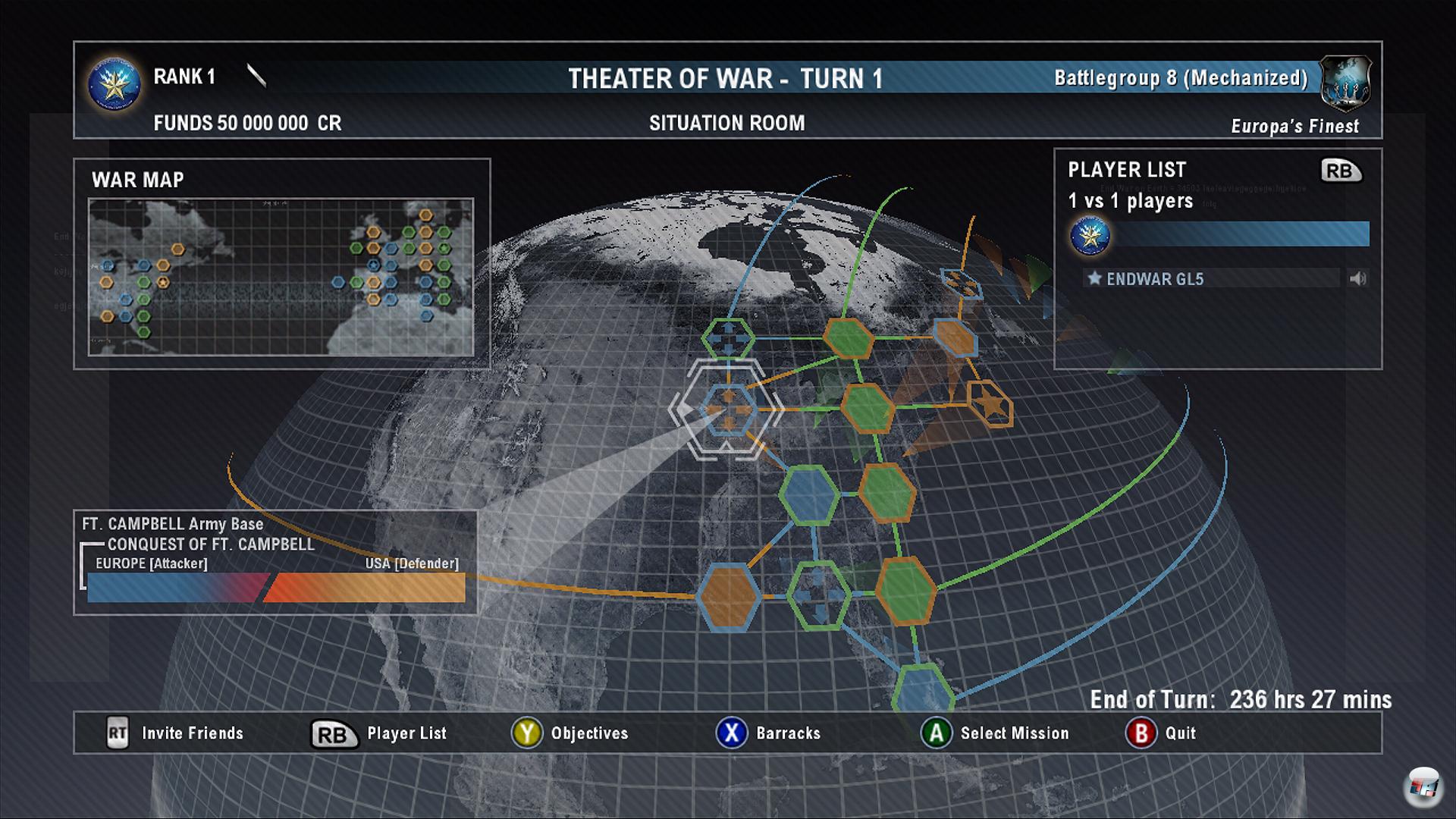Click the blue star faction emblem by Rank 1
The height and width of the screenshot is (819, 1456).
click(x=115, y=84)
